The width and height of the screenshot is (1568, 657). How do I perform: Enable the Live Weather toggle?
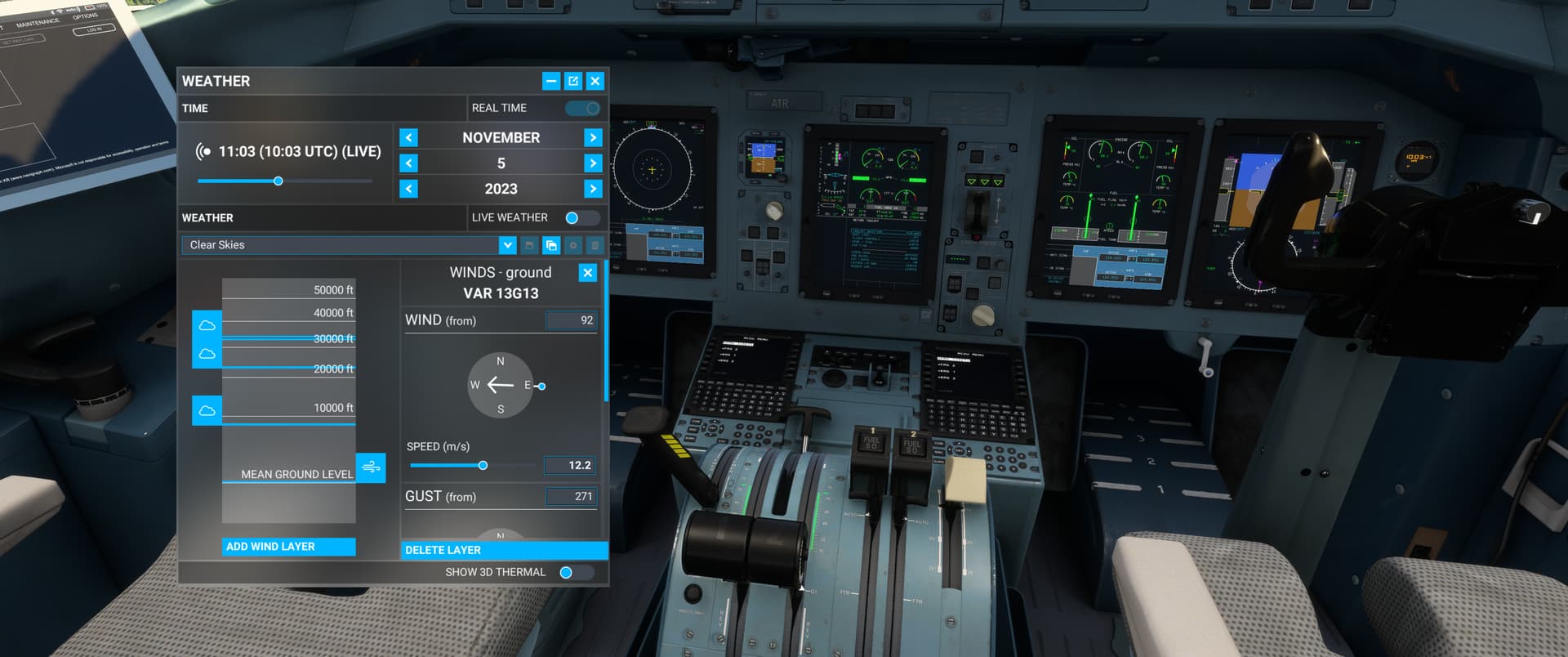tap(580, 217)
